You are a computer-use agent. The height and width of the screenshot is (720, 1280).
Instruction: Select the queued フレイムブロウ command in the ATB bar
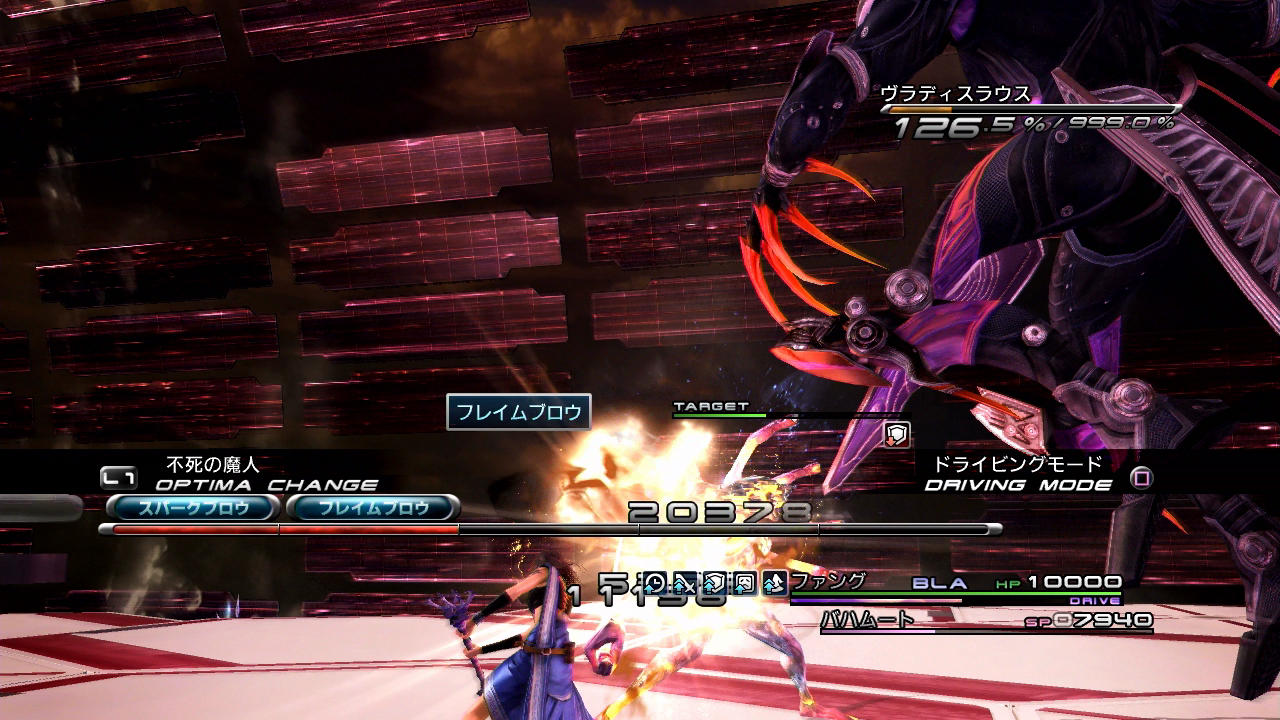pyautogui.click(x=373, y=508)
